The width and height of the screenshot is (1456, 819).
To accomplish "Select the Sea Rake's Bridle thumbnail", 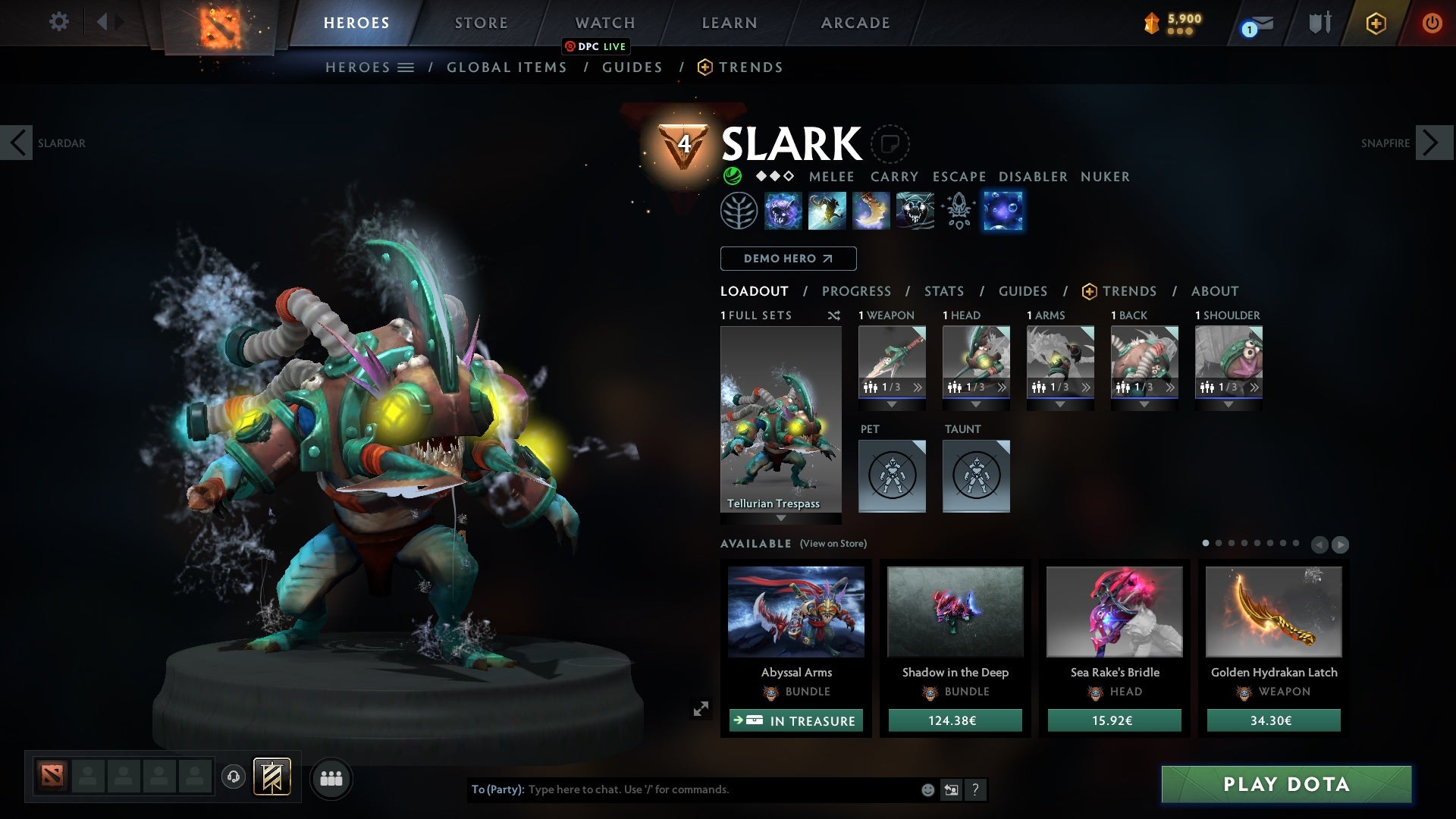I will (x=1113, y=611).
